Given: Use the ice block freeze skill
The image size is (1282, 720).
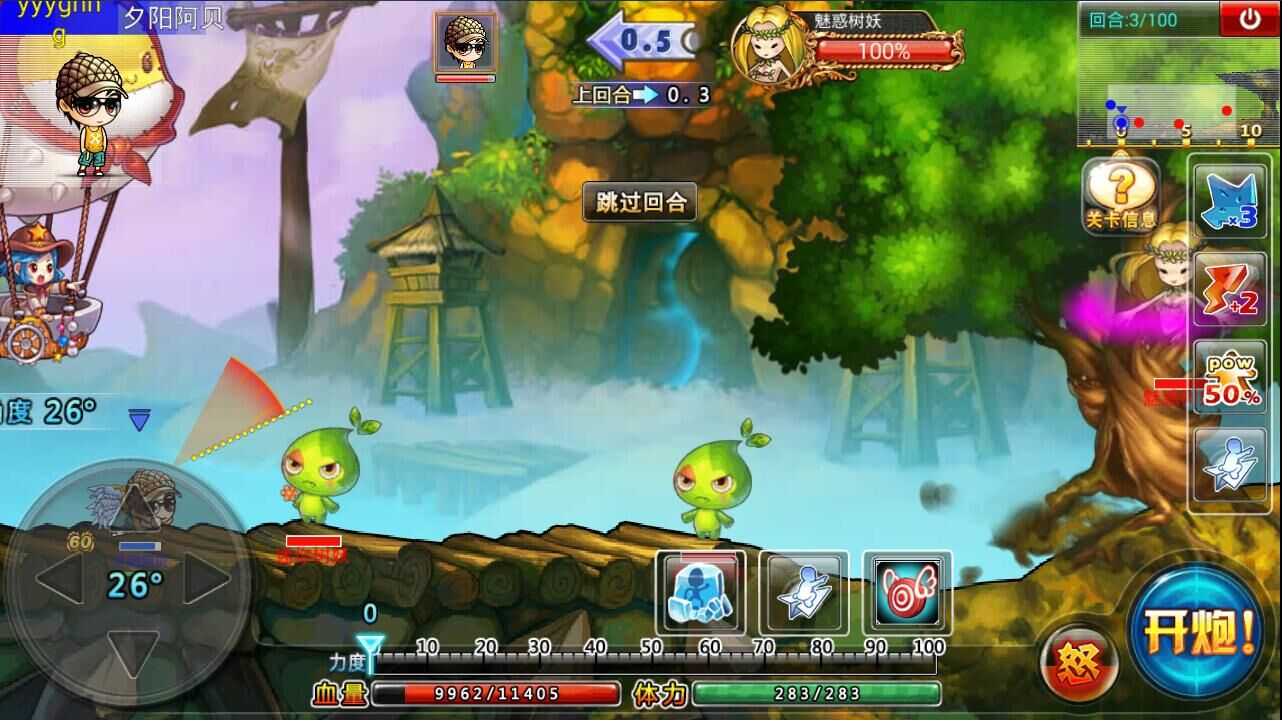Looking at the screenshot, I should tap(702, 592).
